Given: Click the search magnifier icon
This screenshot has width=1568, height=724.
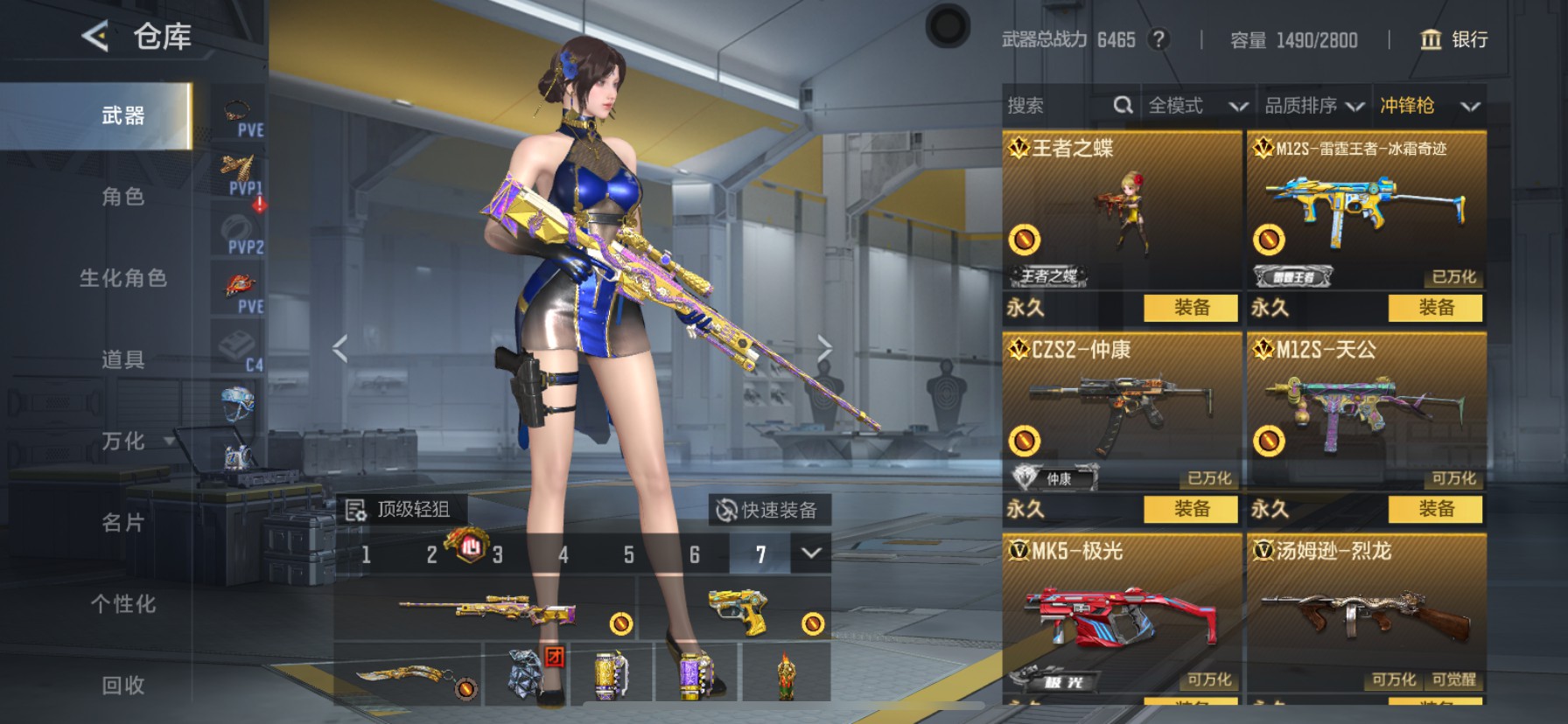Looking at the screenshot, I should pyautogui.click(x=1123, y=104).
